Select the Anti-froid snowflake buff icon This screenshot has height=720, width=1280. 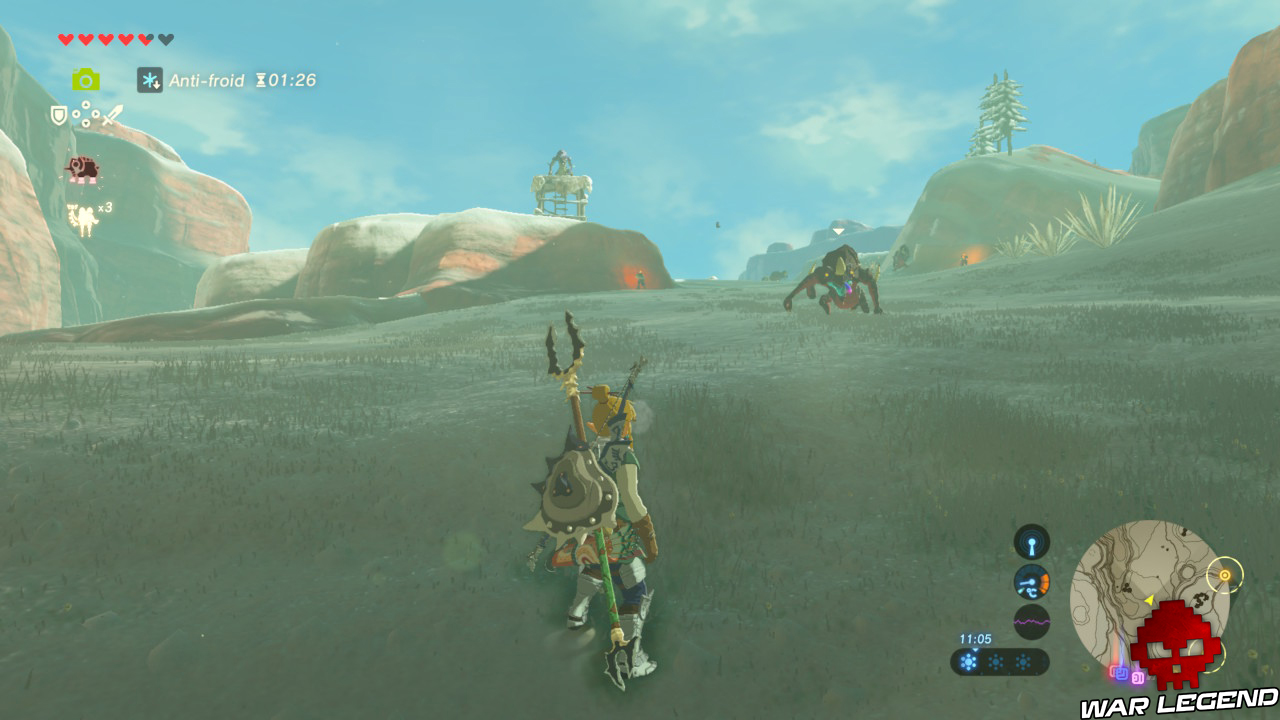tap(150, 79)
